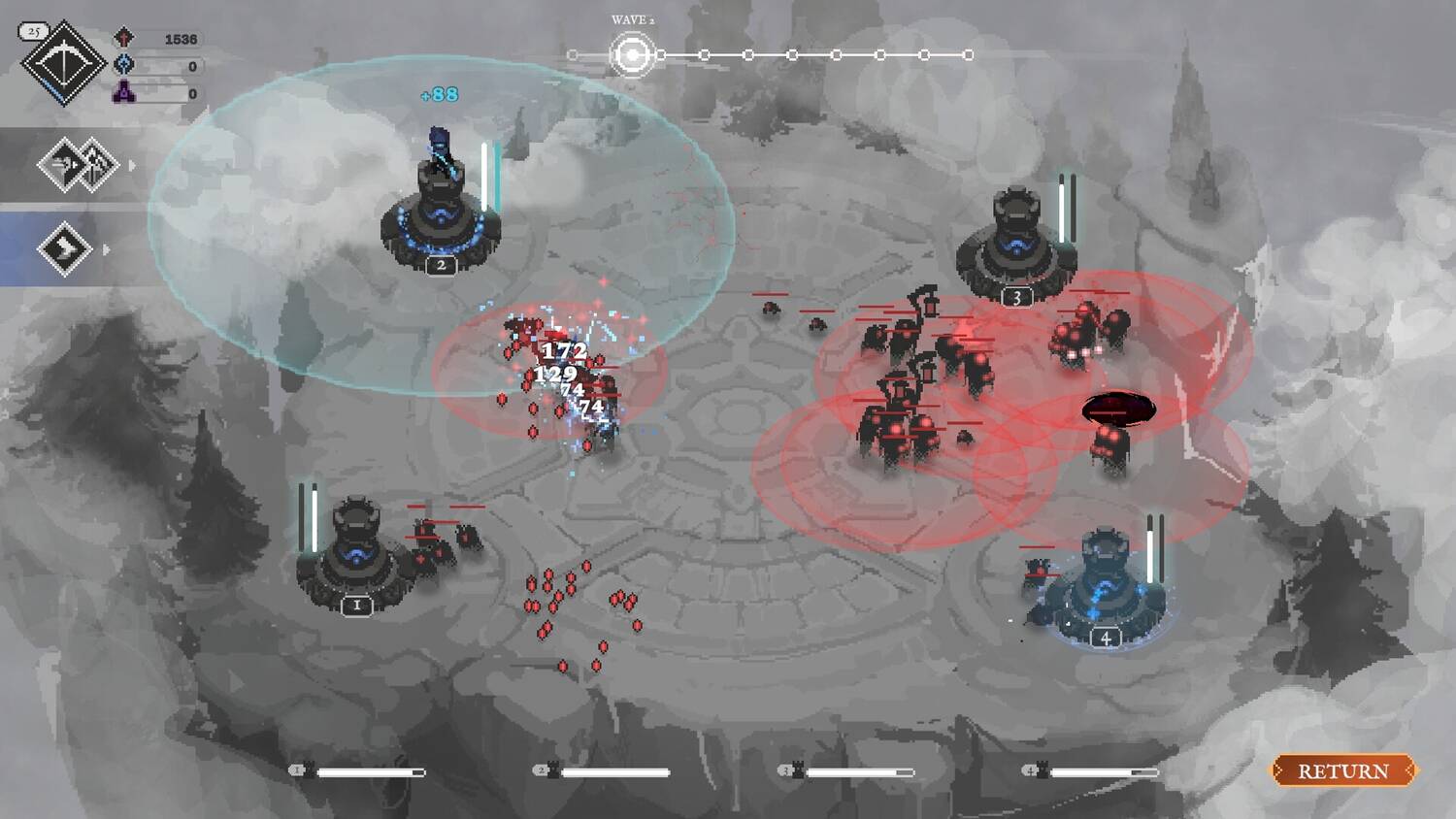Select the bow class diamond emblem
The image size is (1456, 819).
pyautogui.click(x=64, y=63)
